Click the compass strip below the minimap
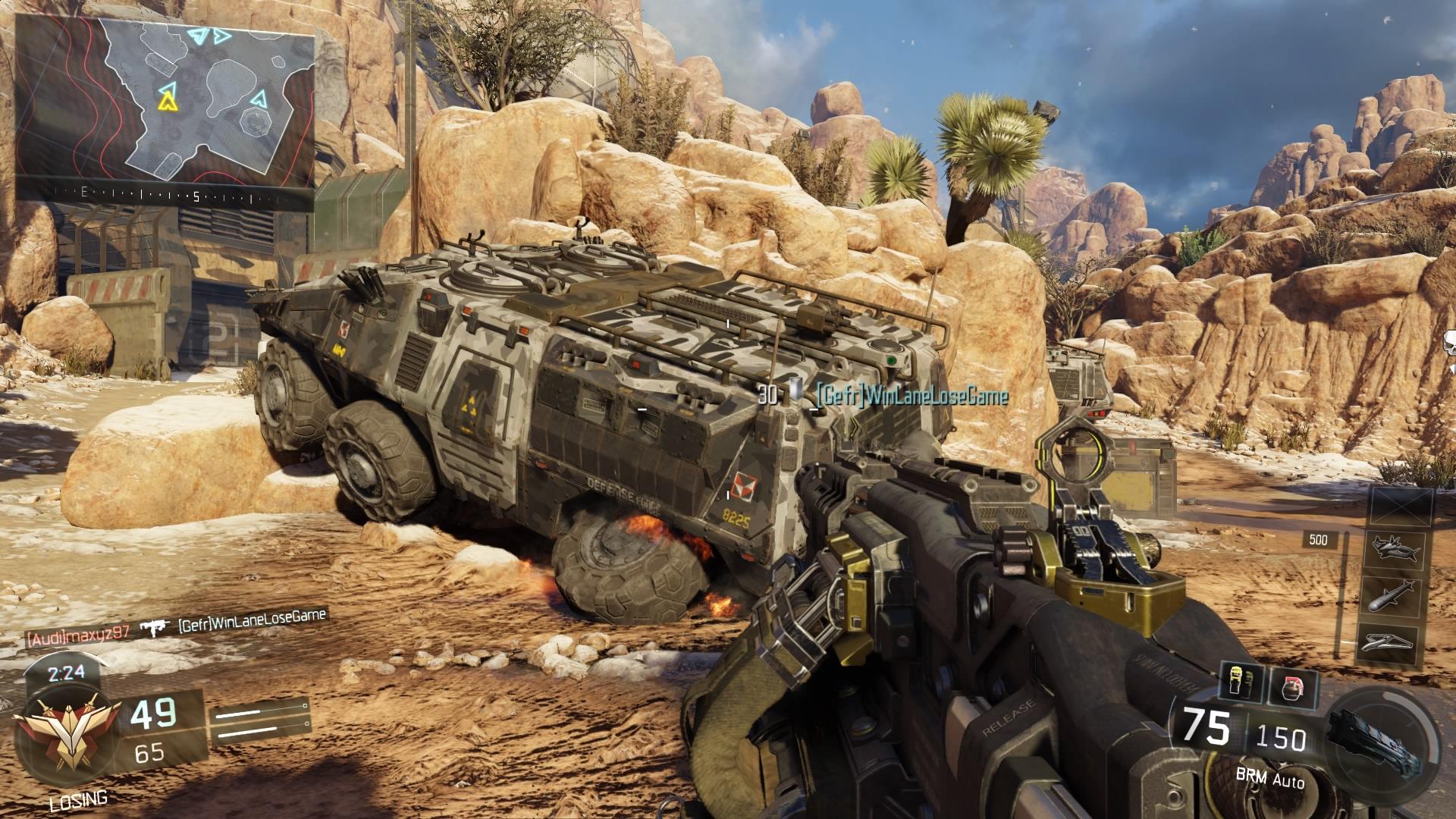This screenshot has width=1456, height=819. pos(165,196)
